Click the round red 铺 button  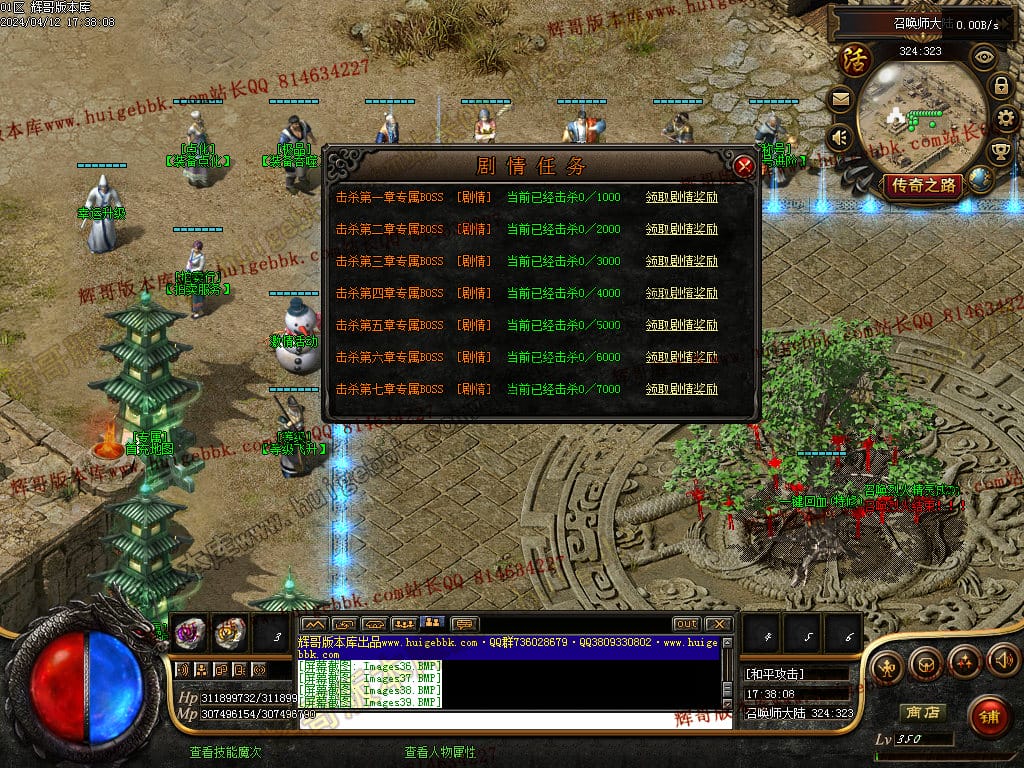click(x=989, y=716)
